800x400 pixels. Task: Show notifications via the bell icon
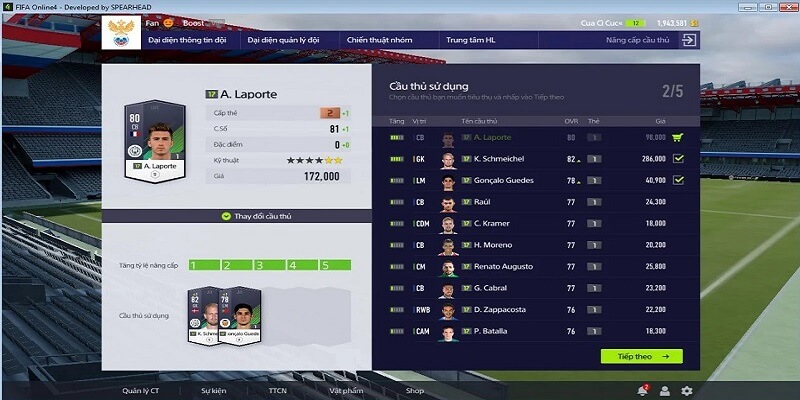641,390
